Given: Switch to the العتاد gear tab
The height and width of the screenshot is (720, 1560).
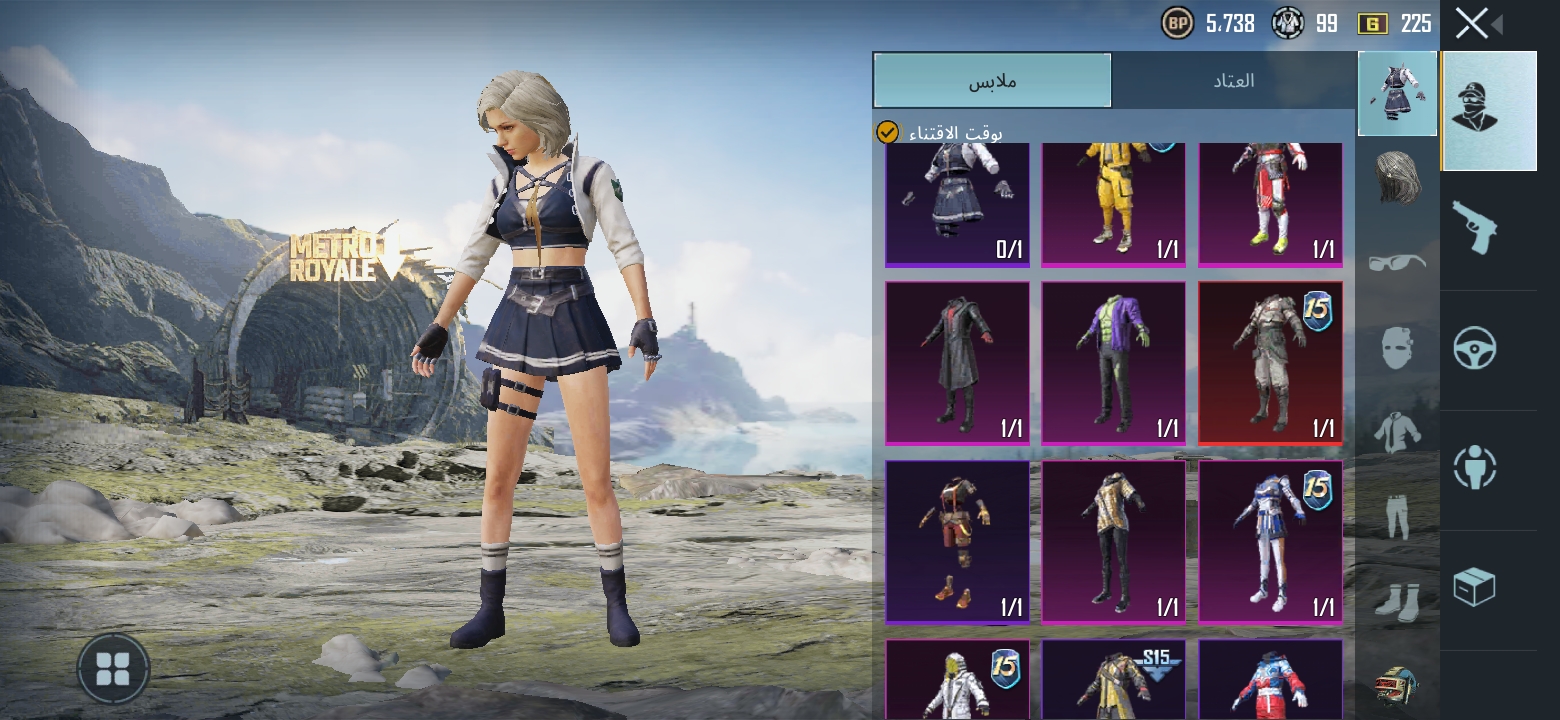Looking at the screenshot, I should click(x=1233, y=81).
